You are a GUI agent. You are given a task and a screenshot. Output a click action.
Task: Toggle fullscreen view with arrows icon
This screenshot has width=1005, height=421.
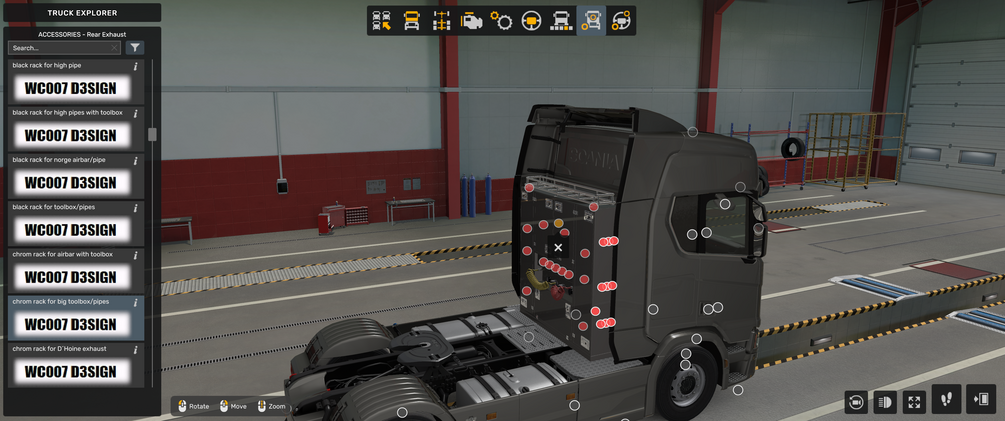tap(914, 402)
